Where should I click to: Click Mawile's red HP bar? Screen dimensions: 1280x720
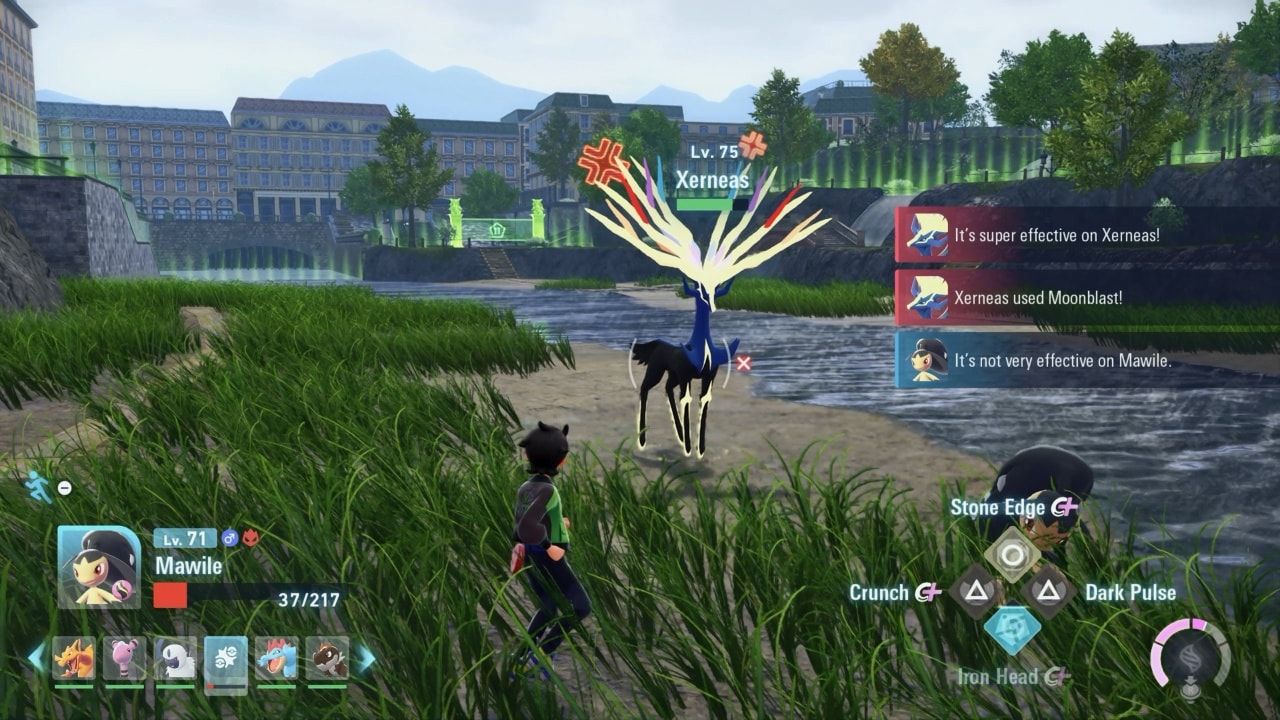170,594
